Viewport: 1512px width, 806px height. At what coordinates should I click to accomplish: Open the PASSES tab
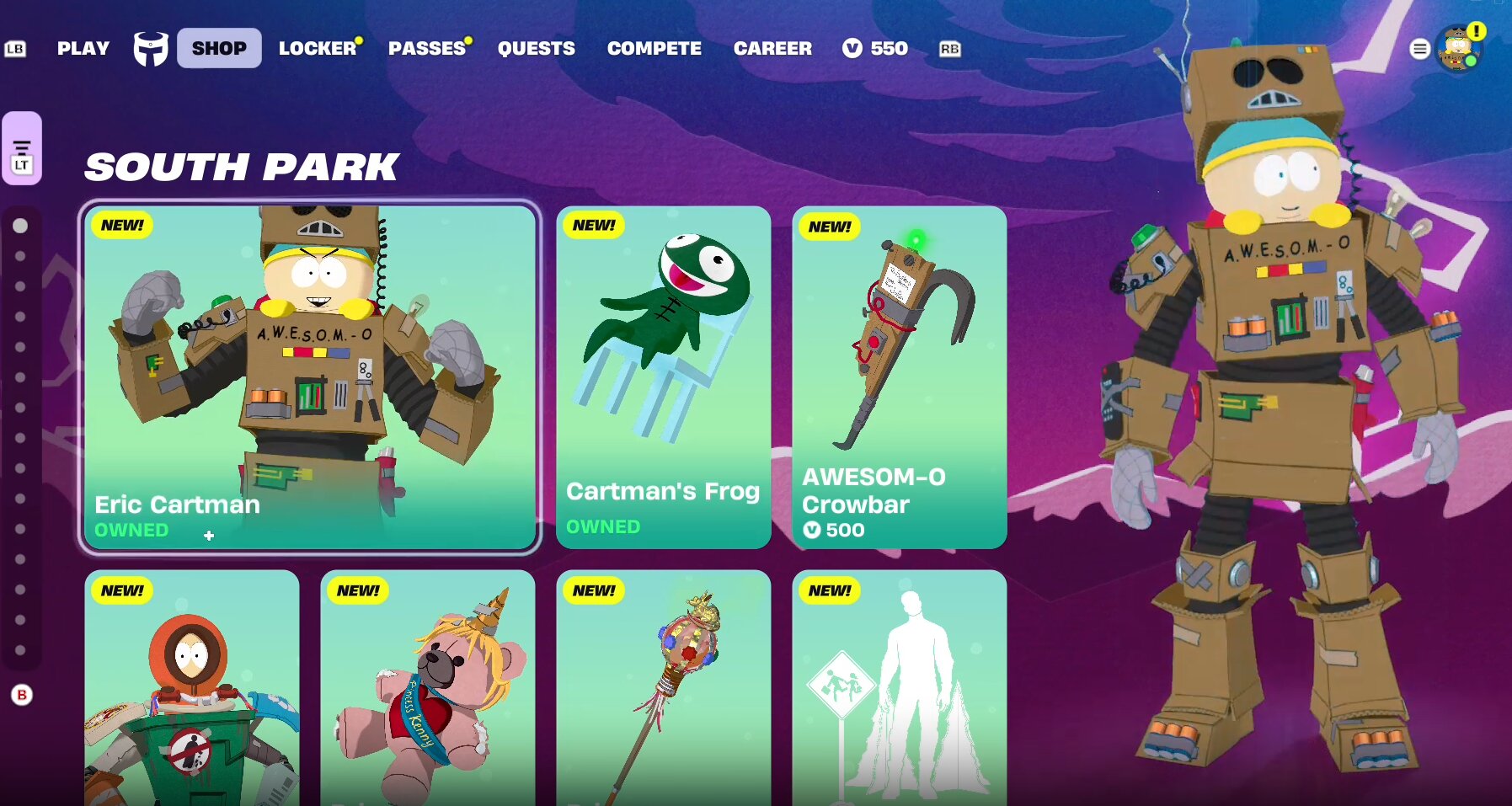tap(425, 48)
